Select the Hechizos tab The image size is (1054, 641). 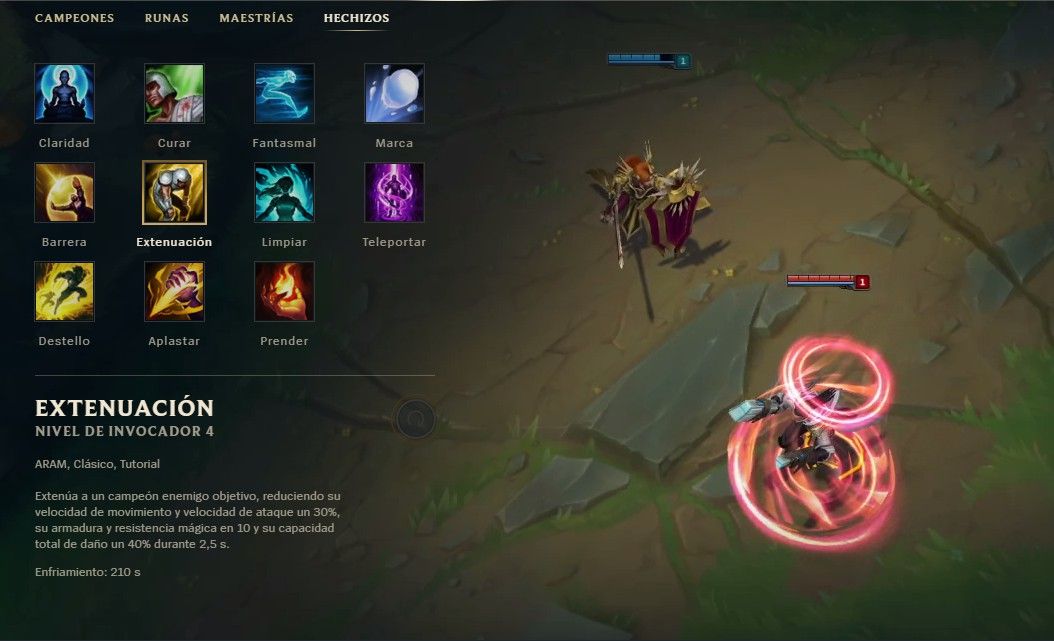(356, 18)
